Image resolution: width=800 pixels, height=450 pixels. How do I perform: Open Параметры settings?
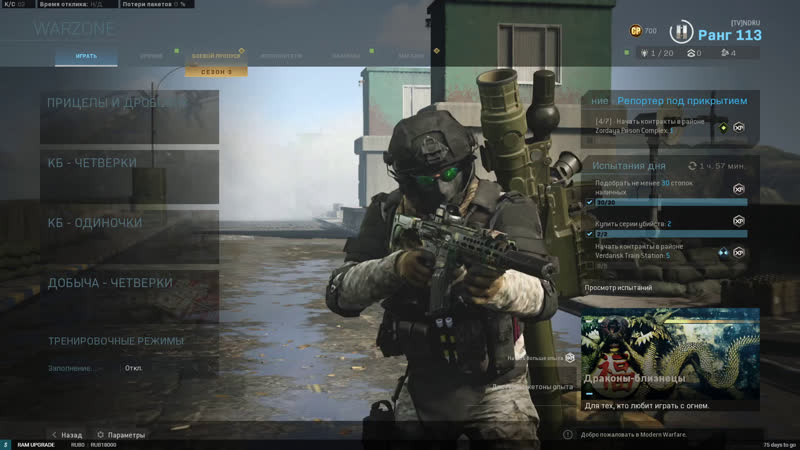pyautogui.click(x=121, y=435)
